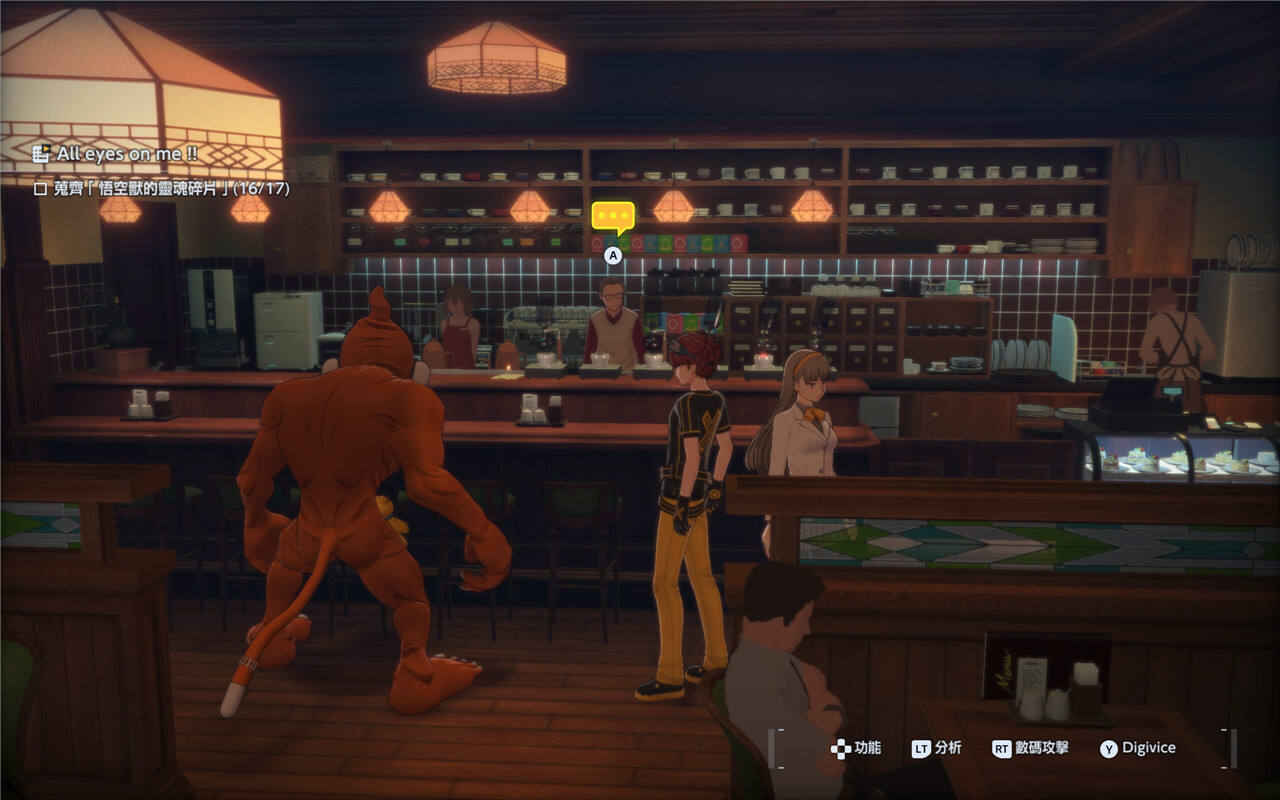This screenshot has width=1280, height=800.
Task: Select the 悟空獸的靈魂碎片 objective line
Action: (x=160, y=187)
